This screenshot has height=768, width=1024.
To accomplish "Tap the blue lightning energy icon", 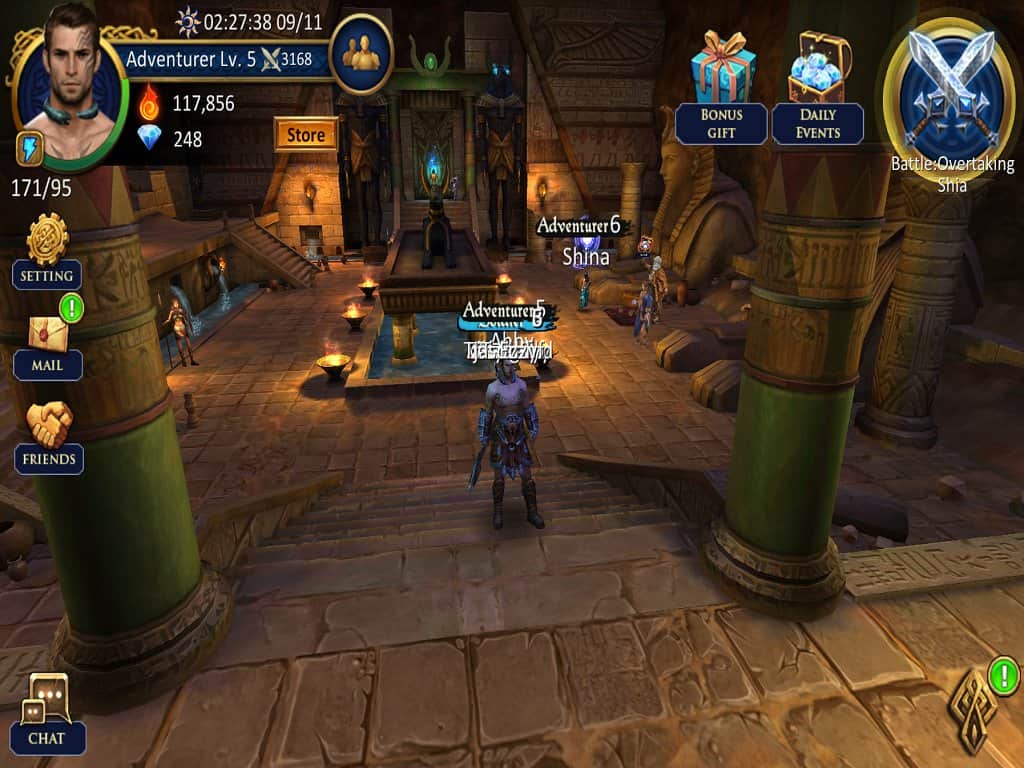I will [27, 150].
